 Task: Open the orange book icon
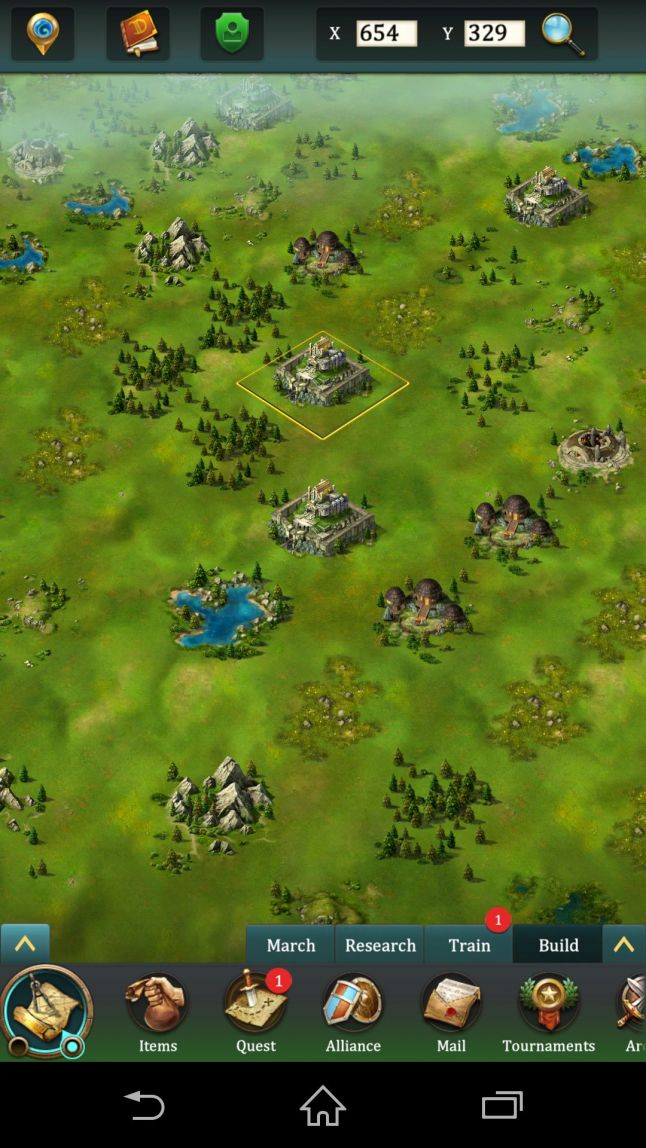(138, 34)
